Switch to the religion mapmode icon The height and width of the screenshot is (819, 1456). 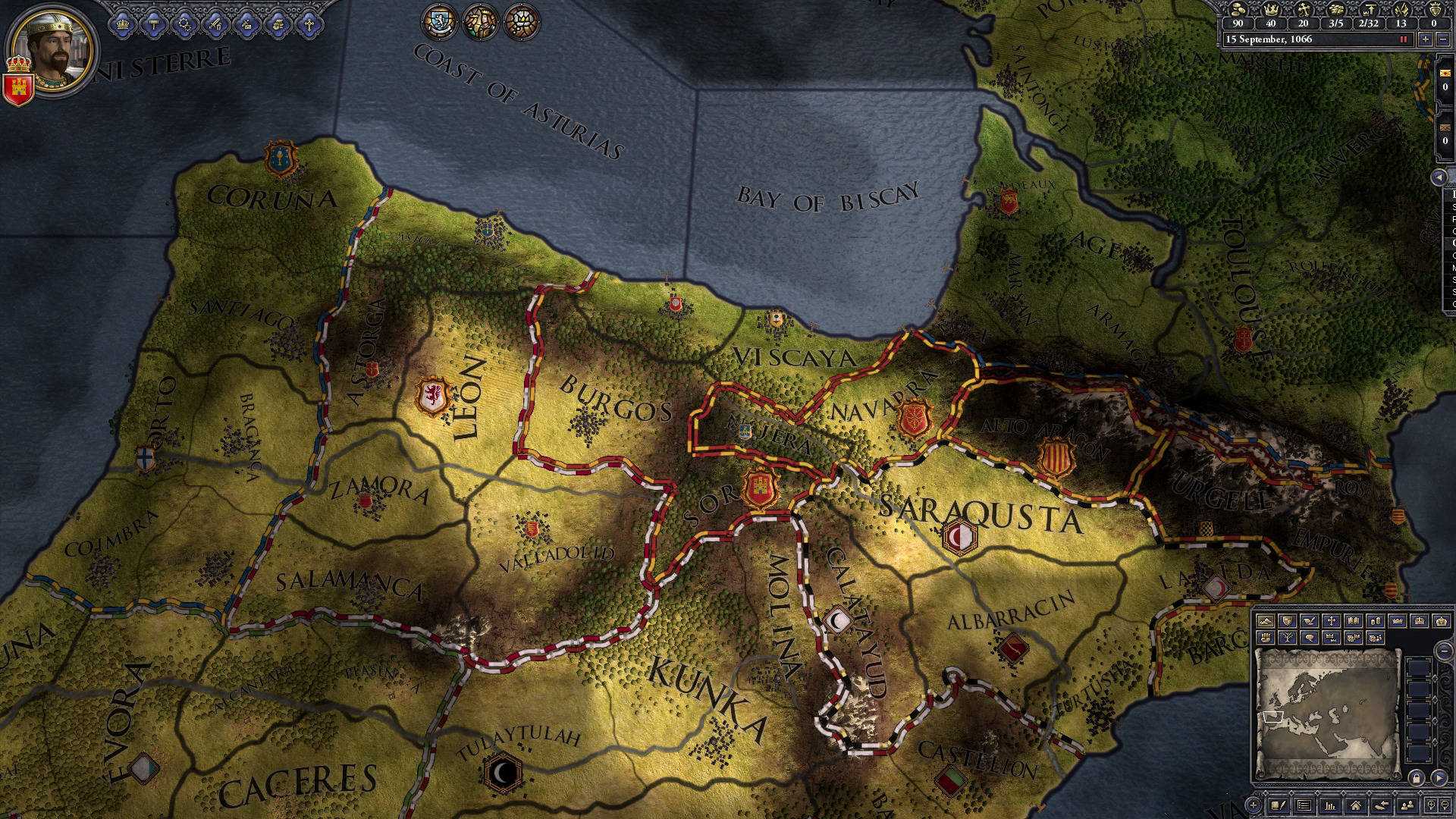(x=1332, y=620)
